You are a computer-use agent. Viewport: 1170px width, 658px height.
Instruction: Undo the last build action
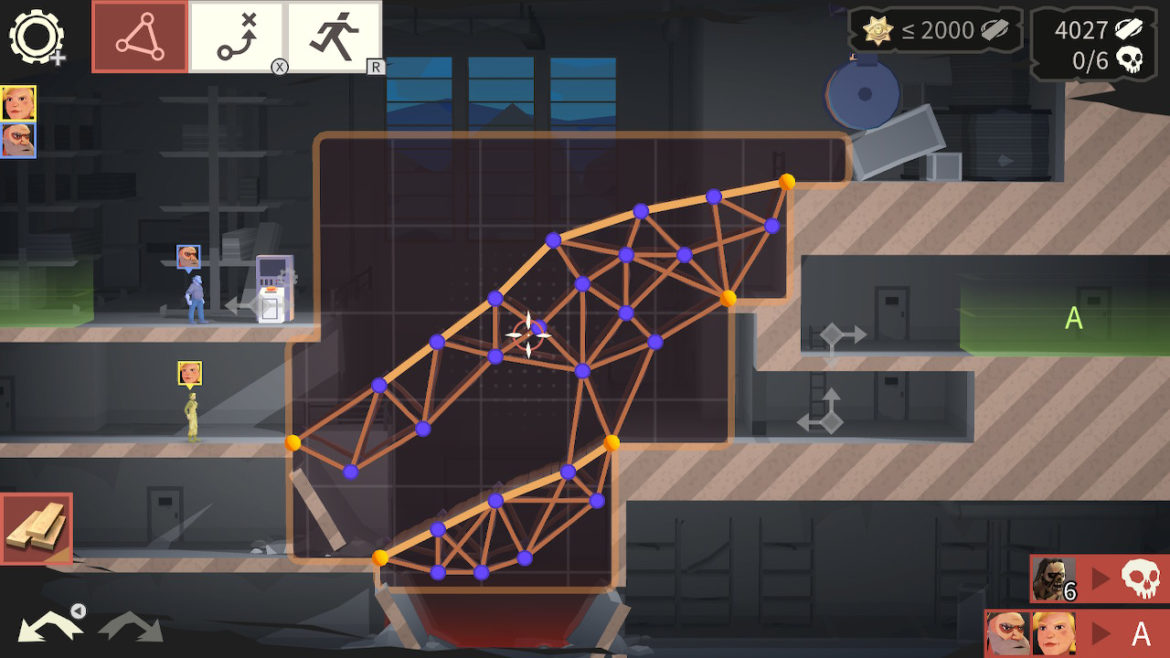(50, 627)
